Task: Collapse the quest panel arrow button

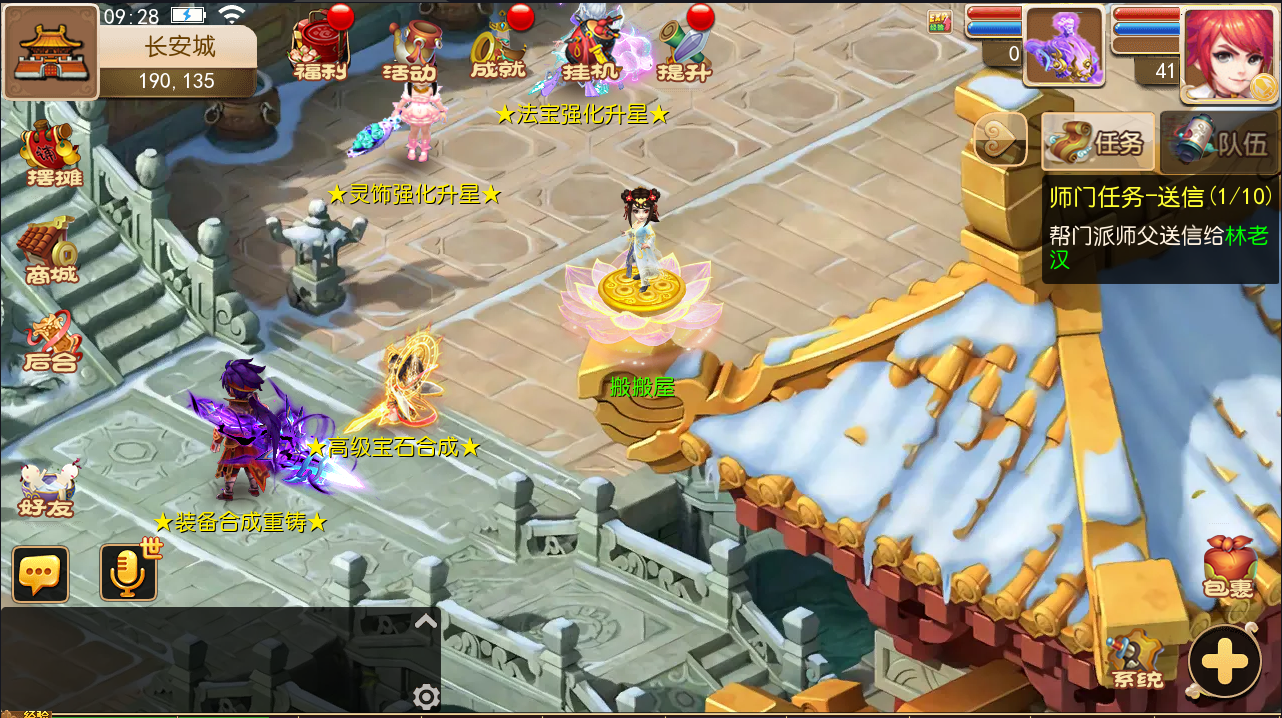Action: pyautogui.click(x=1000, y=139)
